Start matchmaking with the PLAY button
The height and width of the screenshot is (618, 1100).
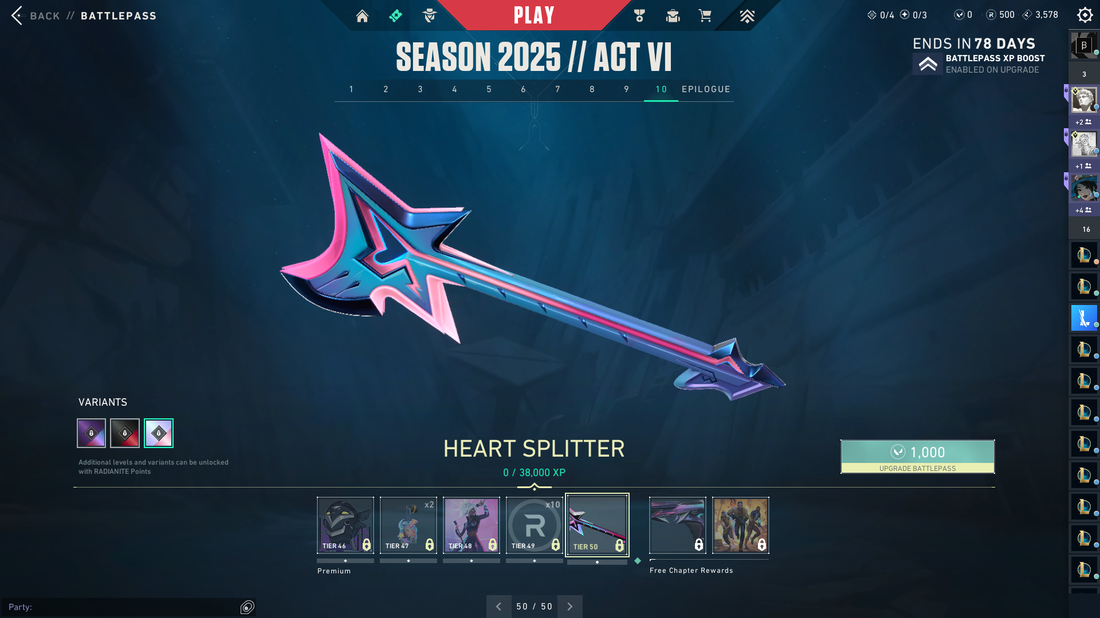click(534, 15)
